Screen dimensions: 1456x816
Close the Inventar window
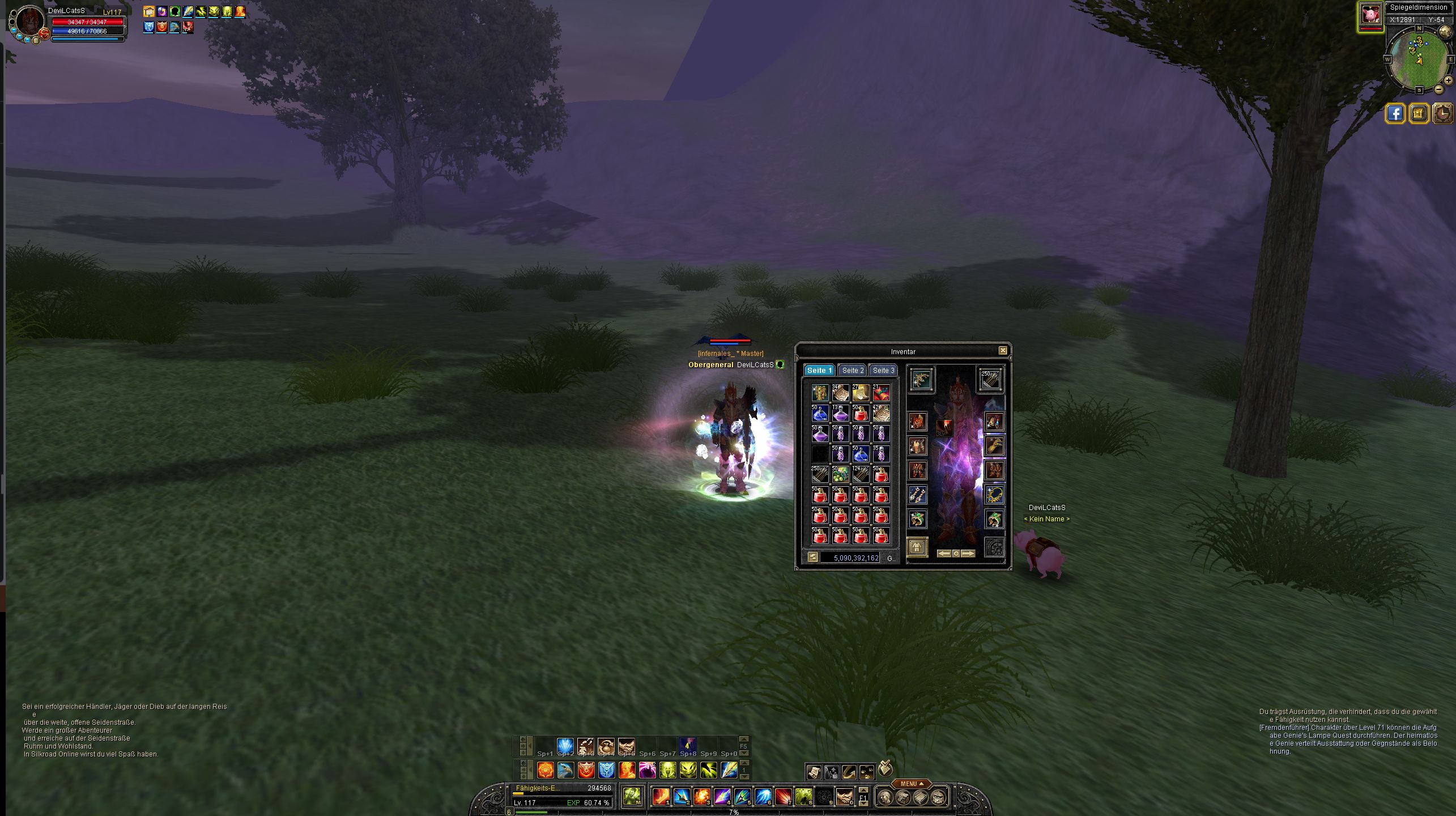click(1003, 351)
